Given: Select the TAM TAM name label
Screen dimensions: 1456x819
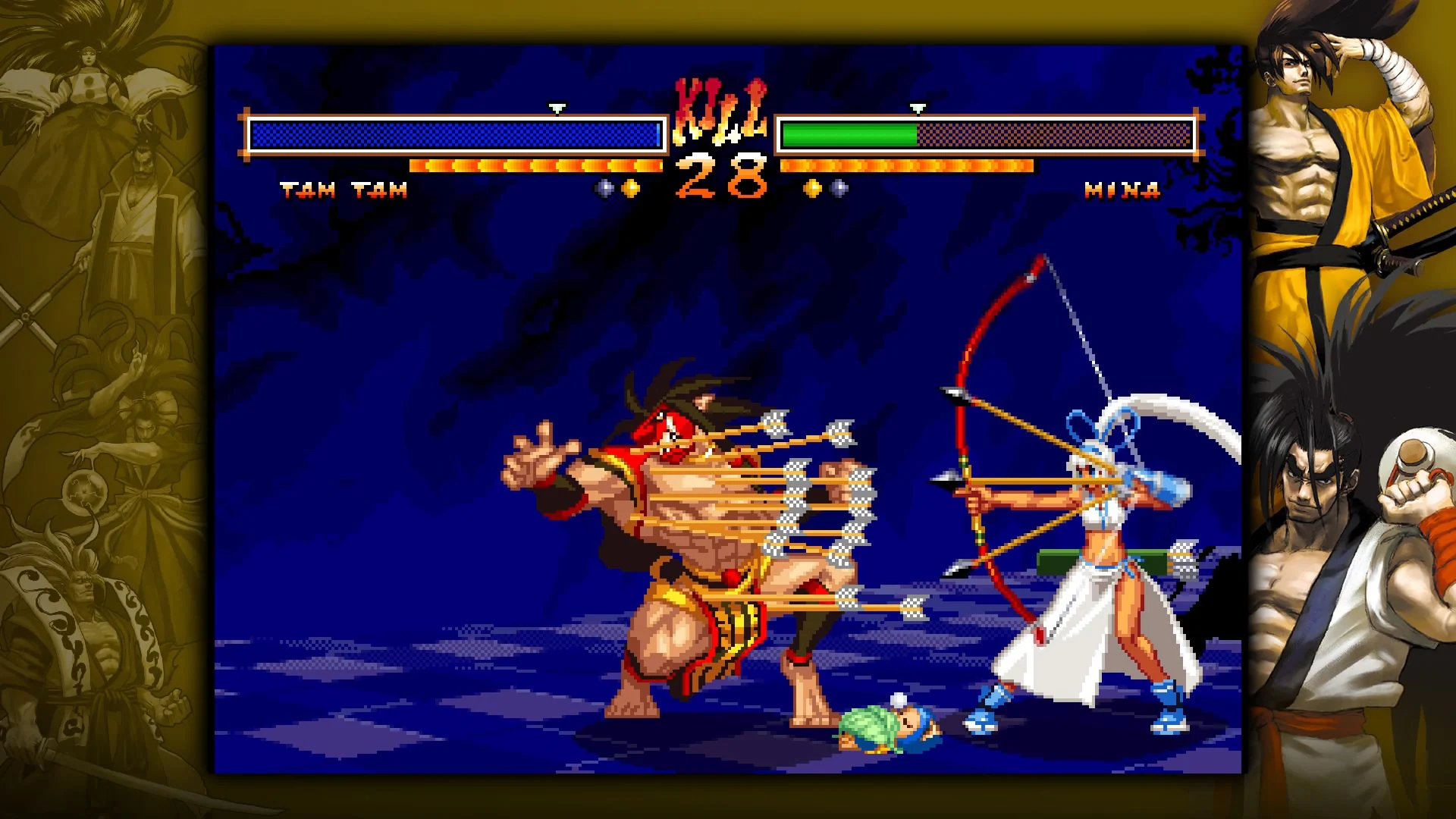Looking at the screenshot, I should [344, 191].
